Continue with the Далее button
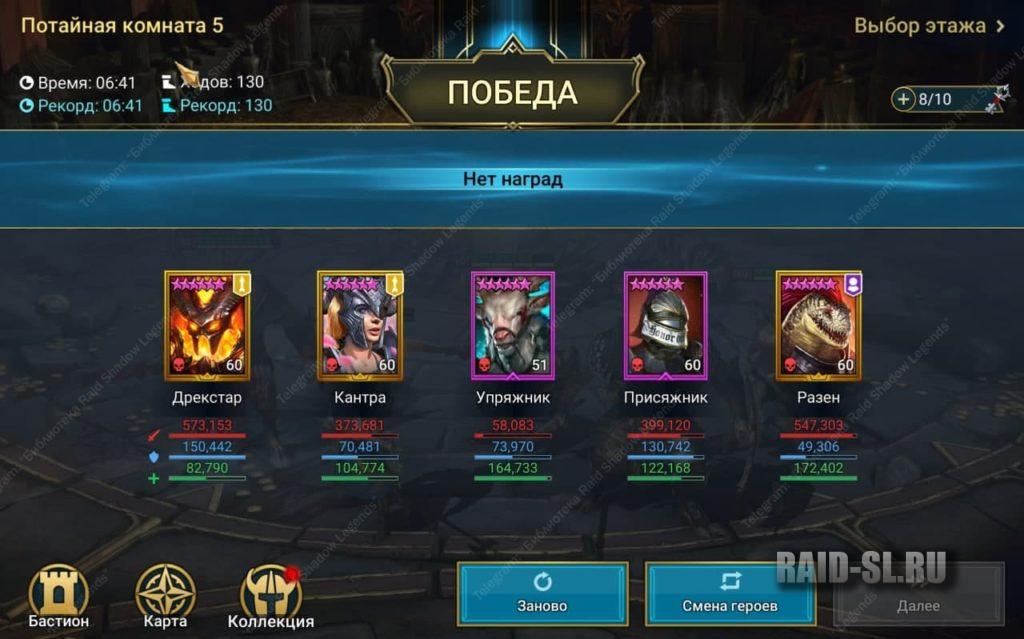1024x639 pixels. [x=918, y=594]
